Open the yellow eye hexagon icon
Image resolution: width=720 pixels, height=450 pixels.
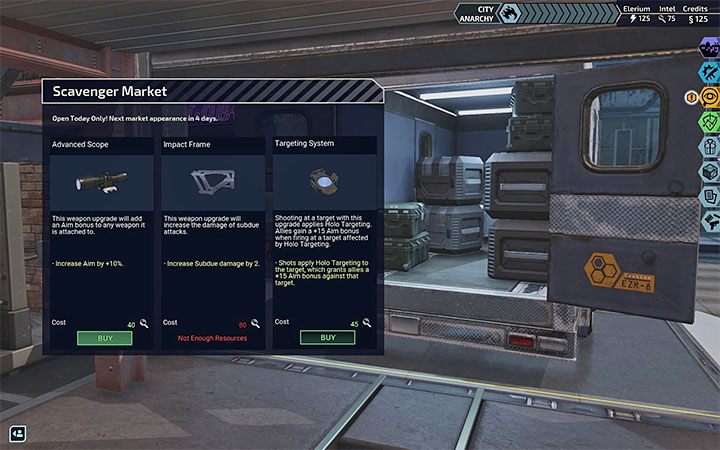(709, 96)
